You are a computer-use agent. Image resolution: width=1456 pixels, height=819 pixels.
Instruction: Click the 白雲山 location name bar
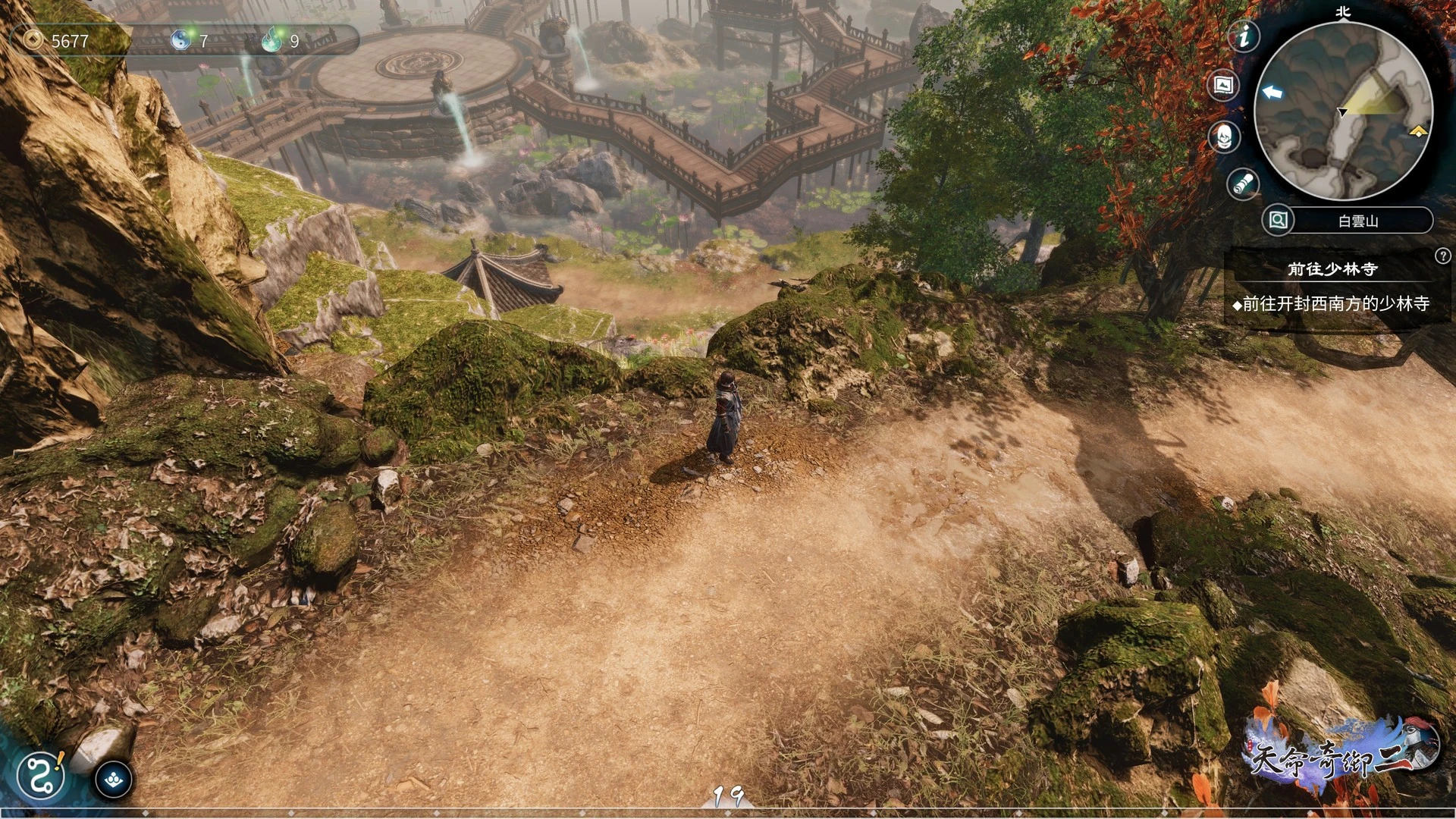(1359, 221)
